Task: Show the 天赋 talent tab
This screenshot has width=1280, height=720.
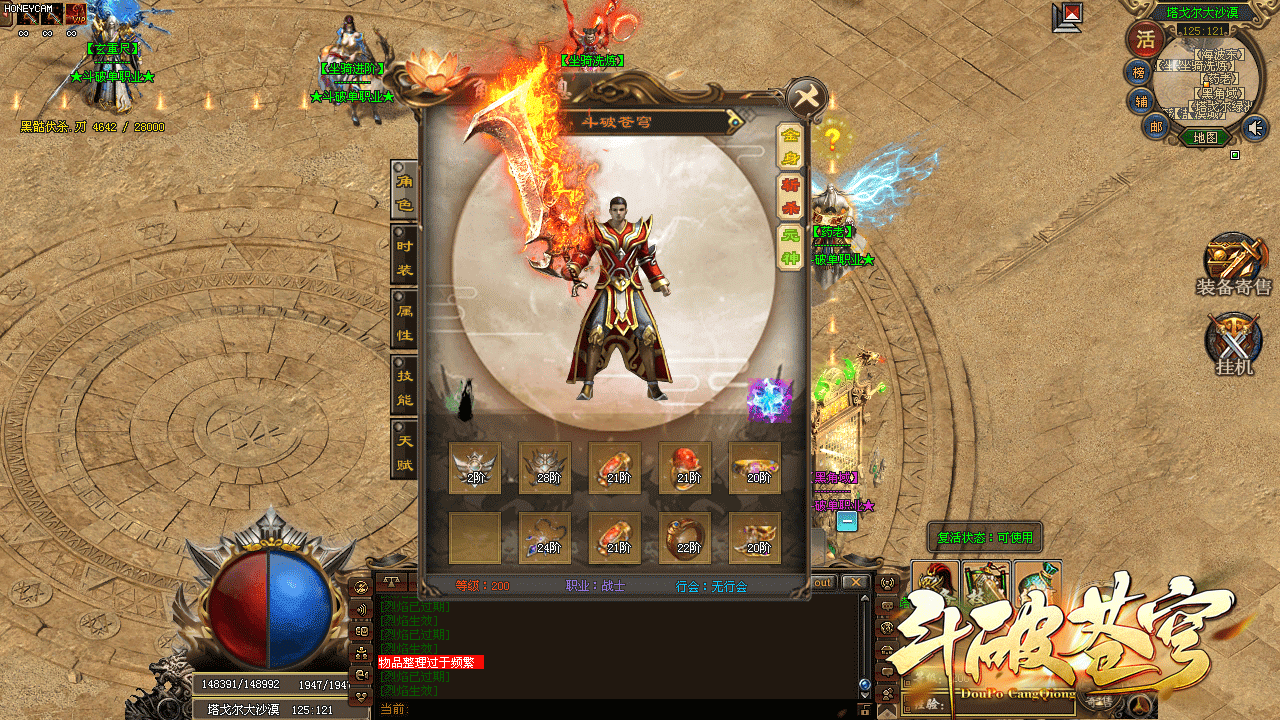Action: pos(404,451)
